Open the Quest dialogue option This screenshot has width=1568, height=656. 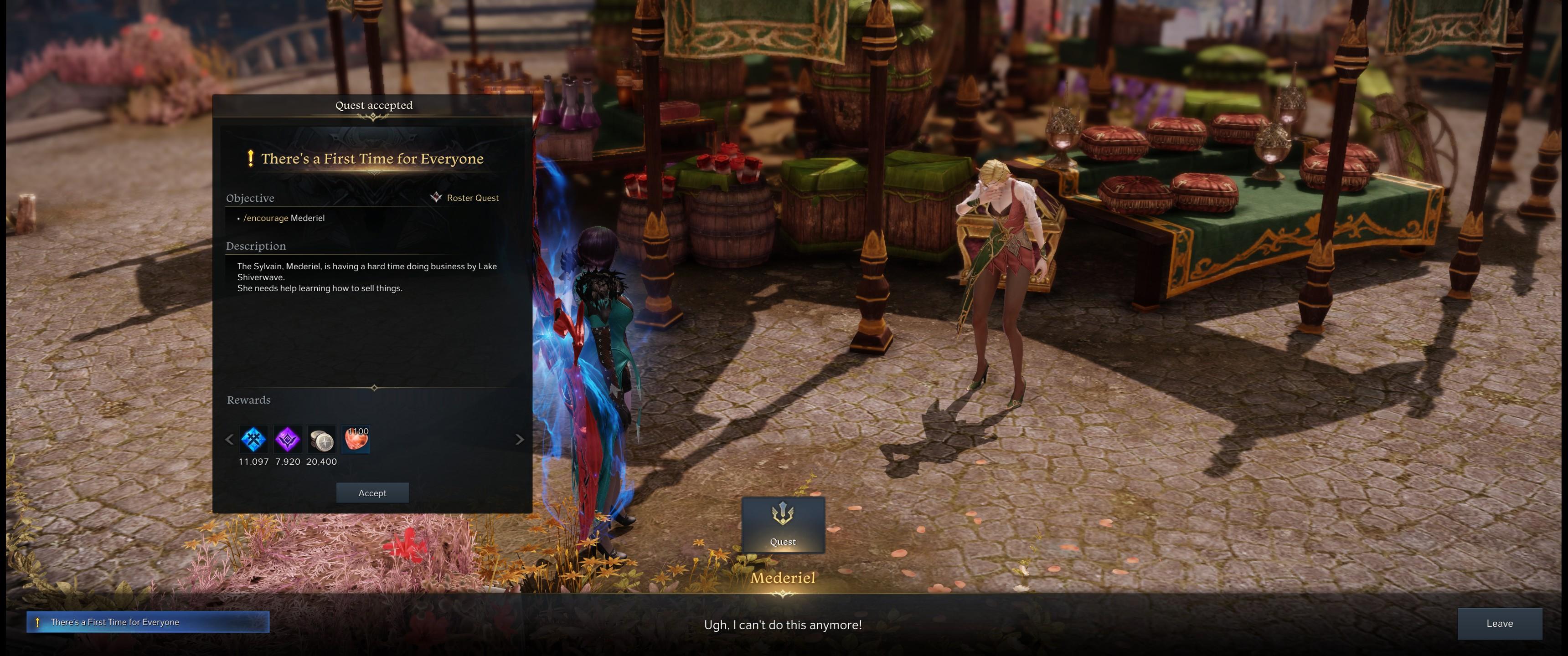coord(783,524)
